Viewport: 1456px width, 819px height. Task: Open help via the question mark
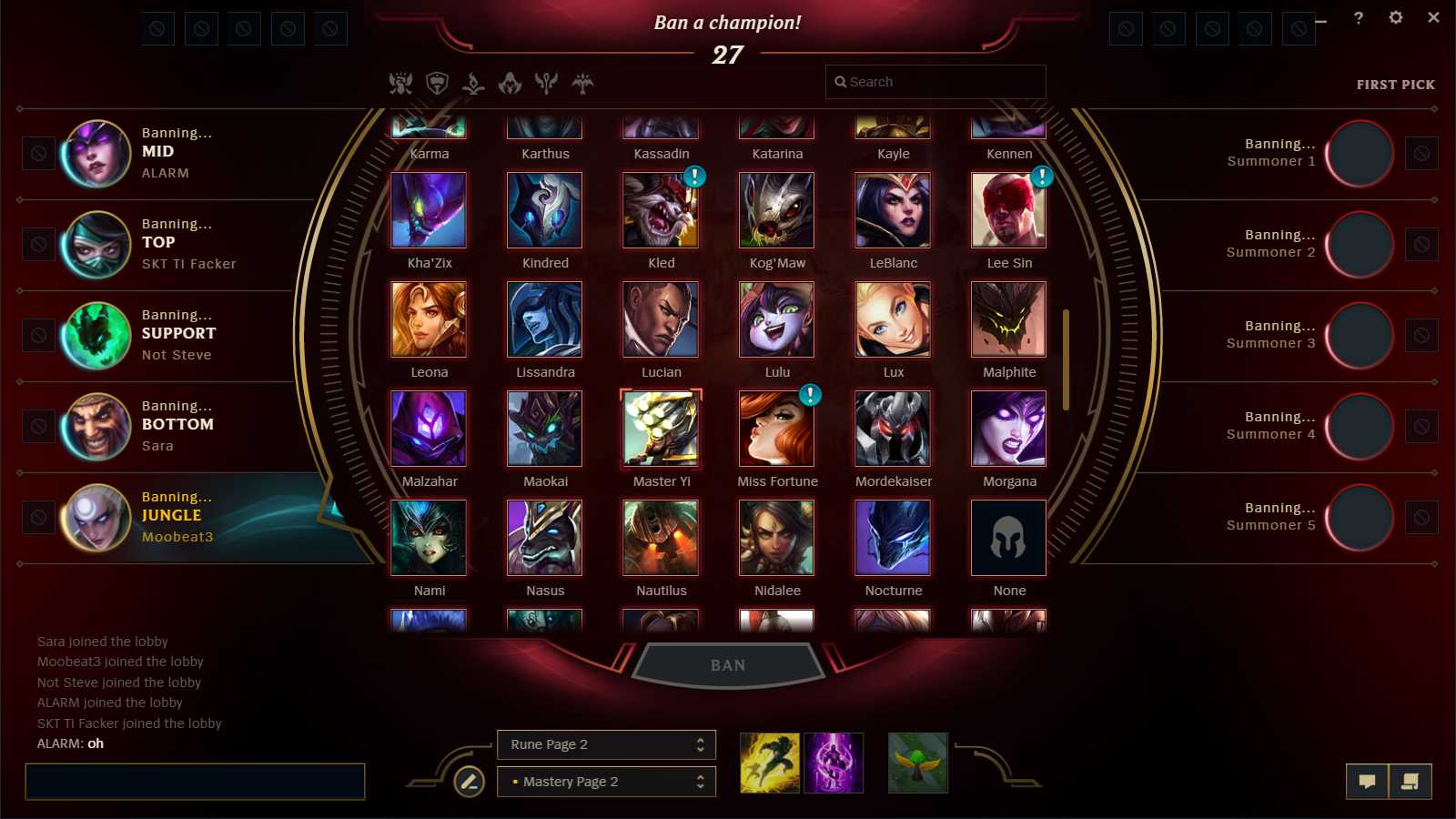(x=1359, y=17)
